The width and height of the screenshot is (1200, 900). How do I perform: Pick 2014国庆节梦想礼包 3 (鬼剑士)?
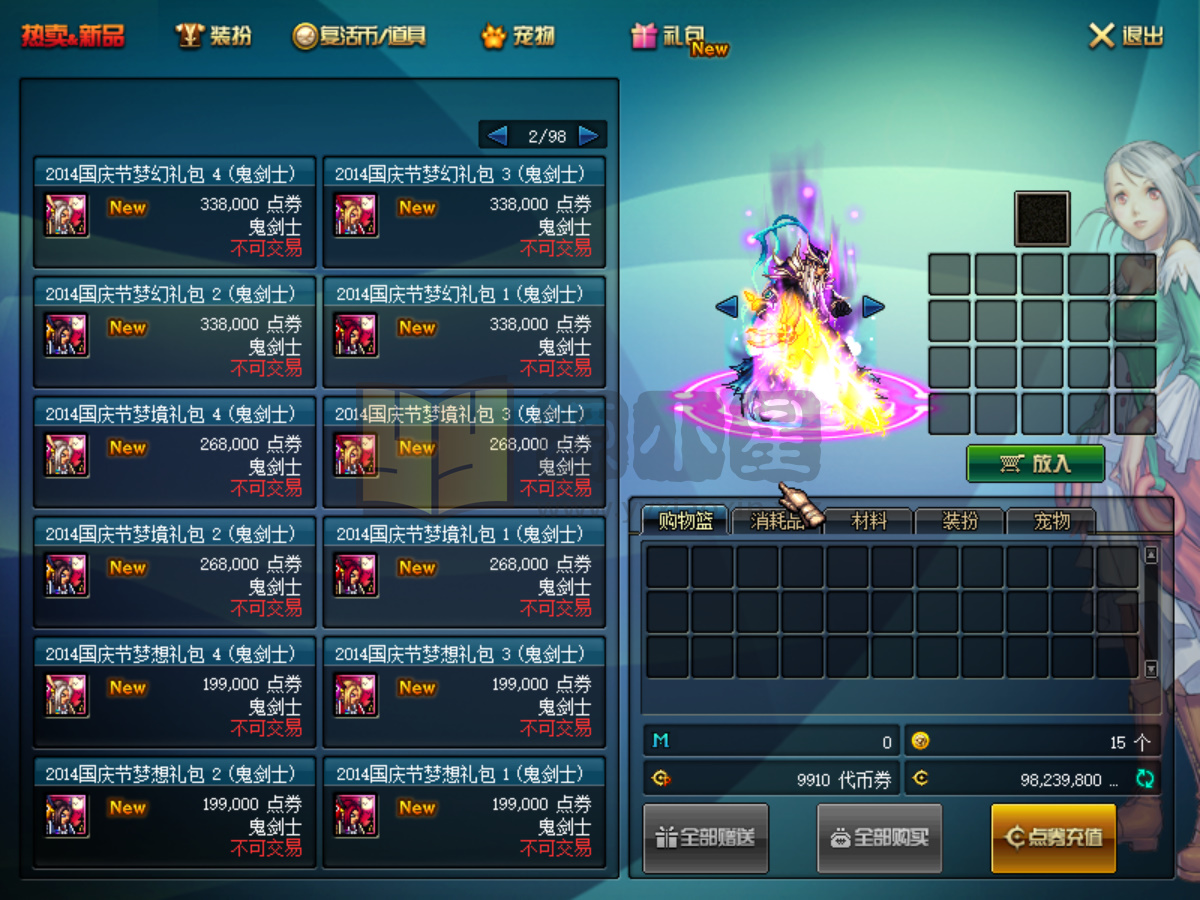tap(464, 692)
